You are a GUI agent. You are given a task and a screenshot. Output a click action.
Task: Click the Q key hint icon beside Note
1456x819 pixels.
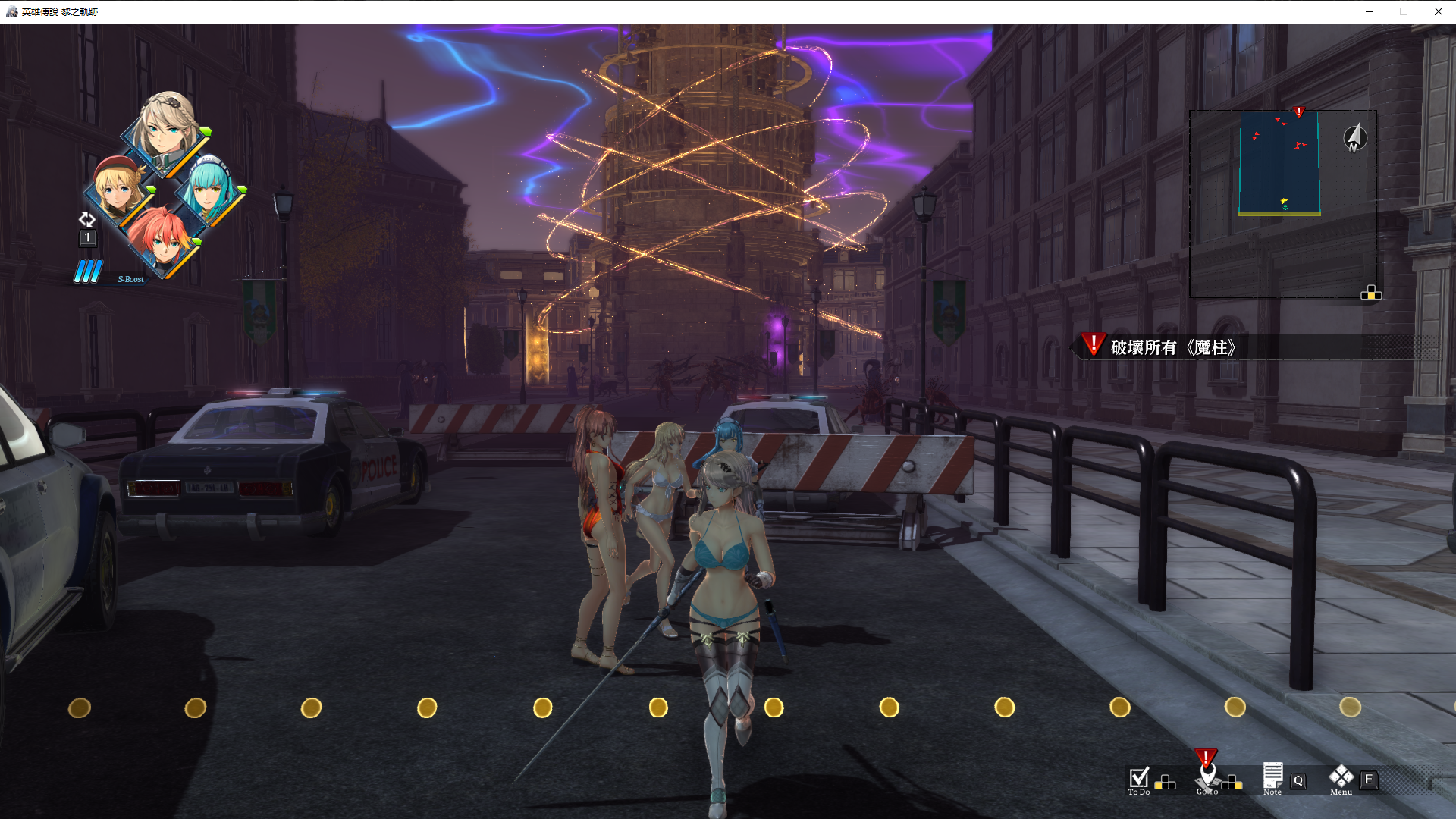click(1298, 780)
